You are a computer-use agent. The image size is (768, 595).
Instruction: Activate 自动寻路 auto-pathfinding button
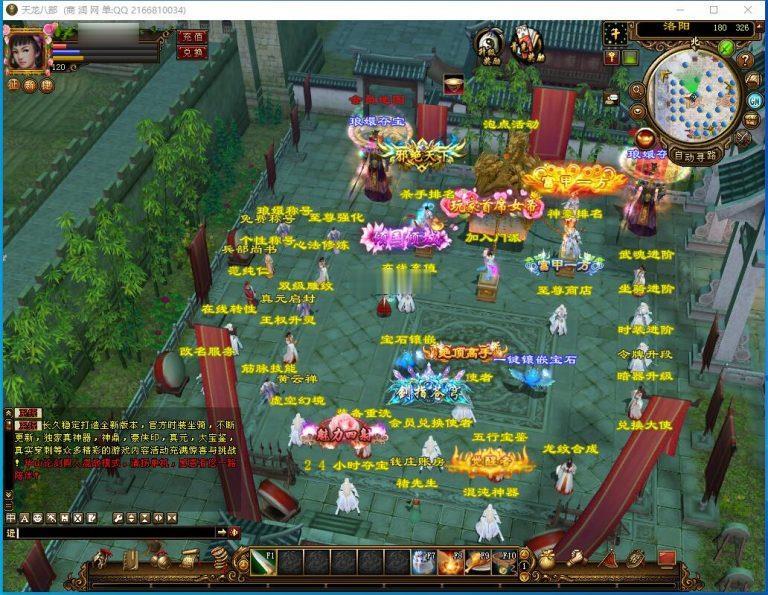click(x=697, y=156)
